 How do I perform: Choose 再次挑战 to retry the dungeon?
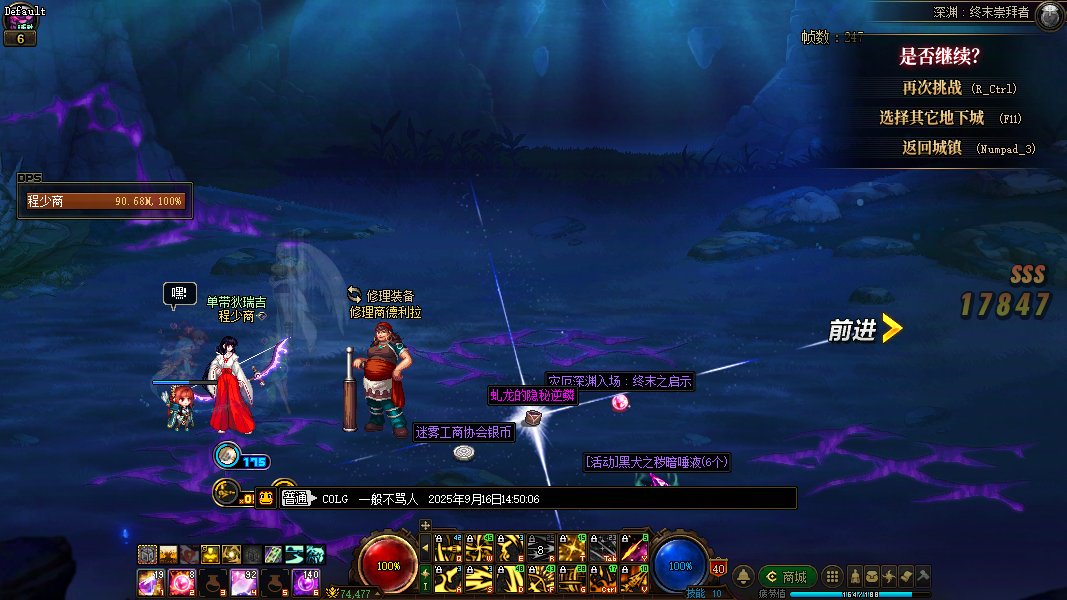click(931, 88)
